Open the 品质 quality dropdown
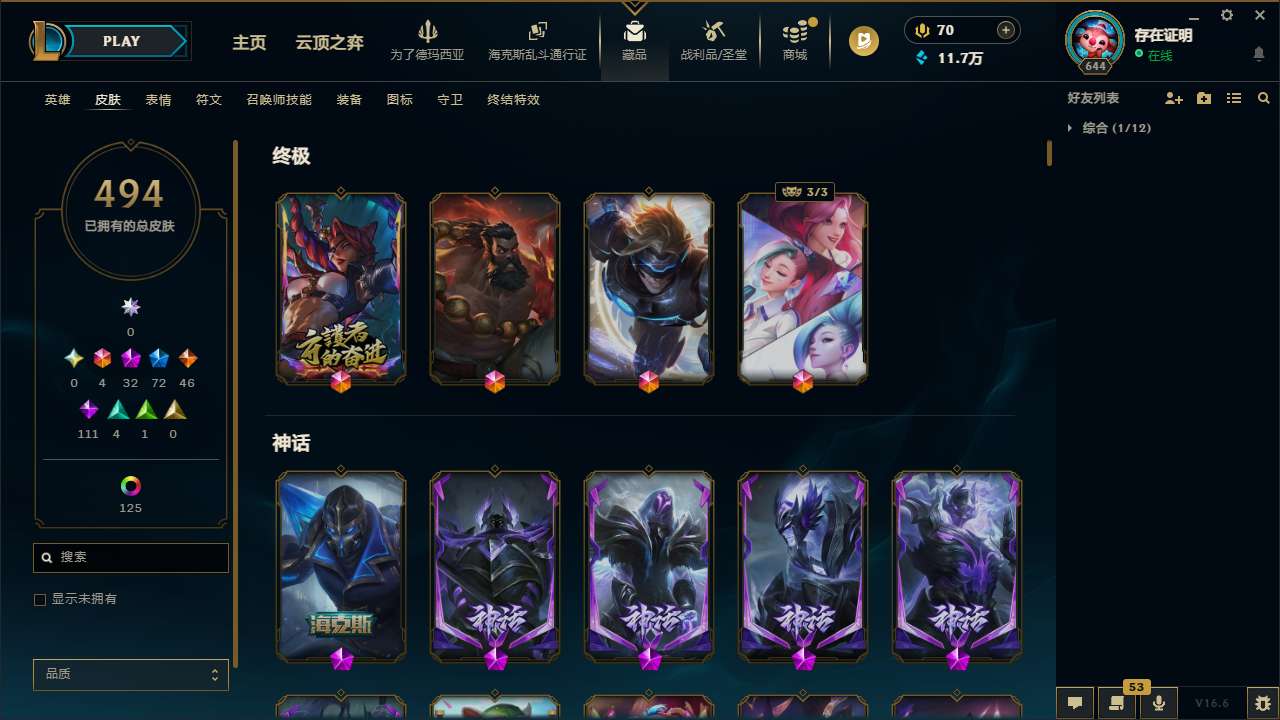 (x=130, y=674)
